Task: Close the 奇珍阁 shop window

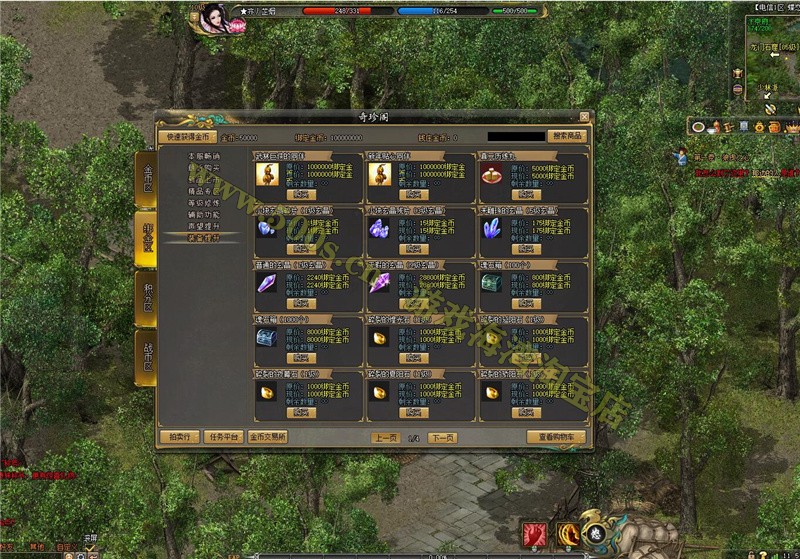Action: (x=584, y=117)
